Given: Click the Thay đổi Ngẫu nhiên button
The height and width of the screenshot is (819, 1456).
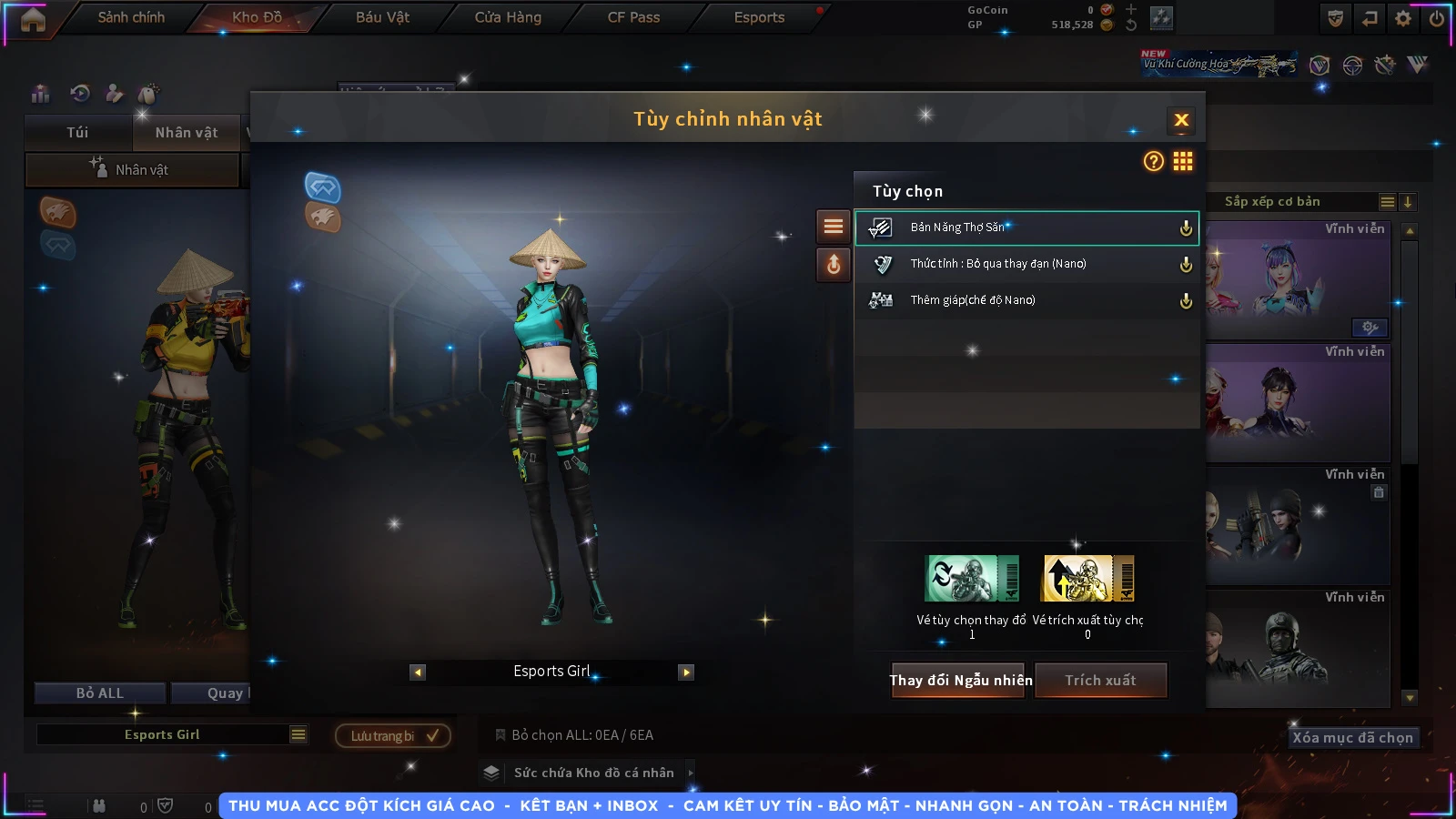Looking at the screenshot, I should pos(960,681).
